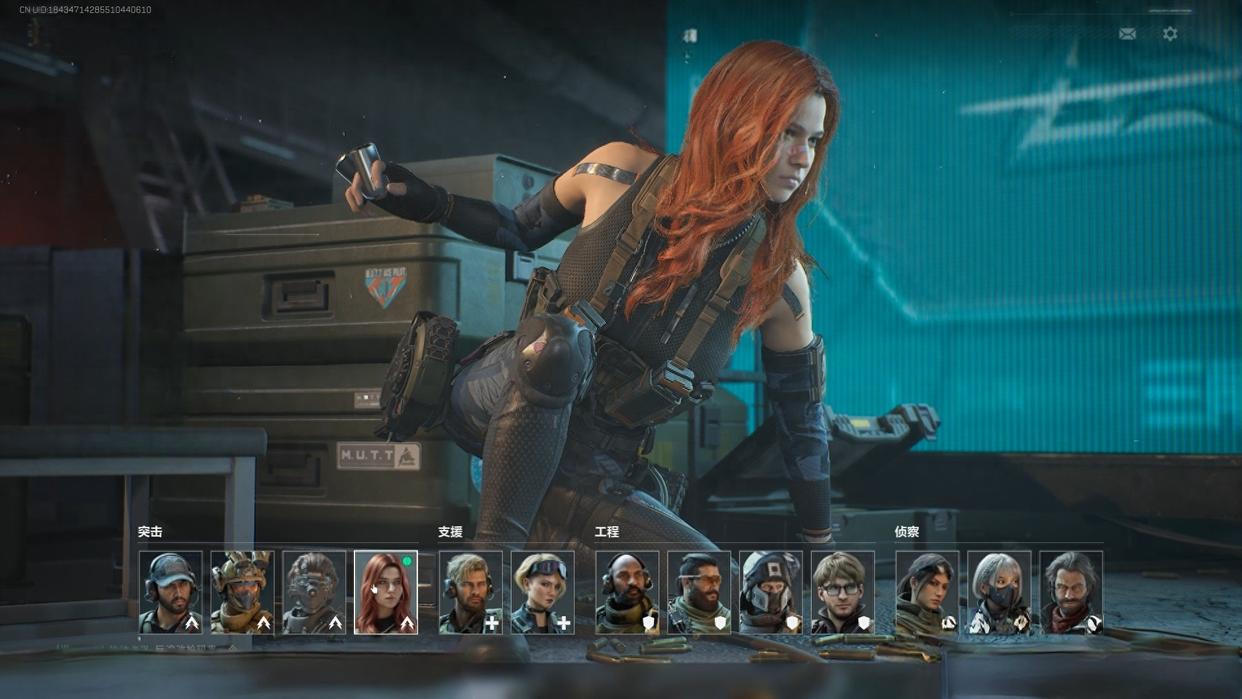
Task: Choose the assault operator with antlered helmet
Action: click(242, 592)
